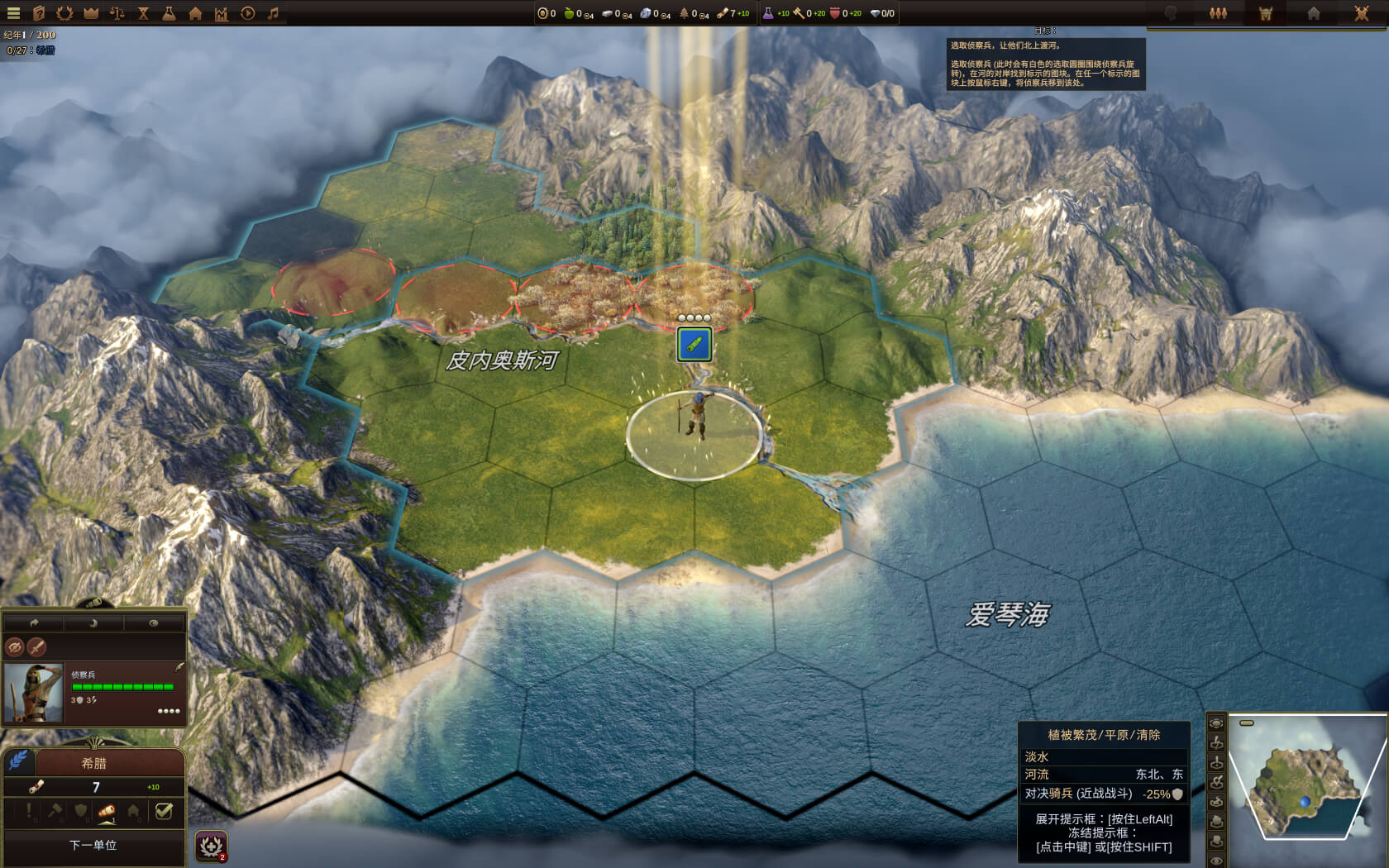
Task: Open the statistics graph panel
Action: 221,12
